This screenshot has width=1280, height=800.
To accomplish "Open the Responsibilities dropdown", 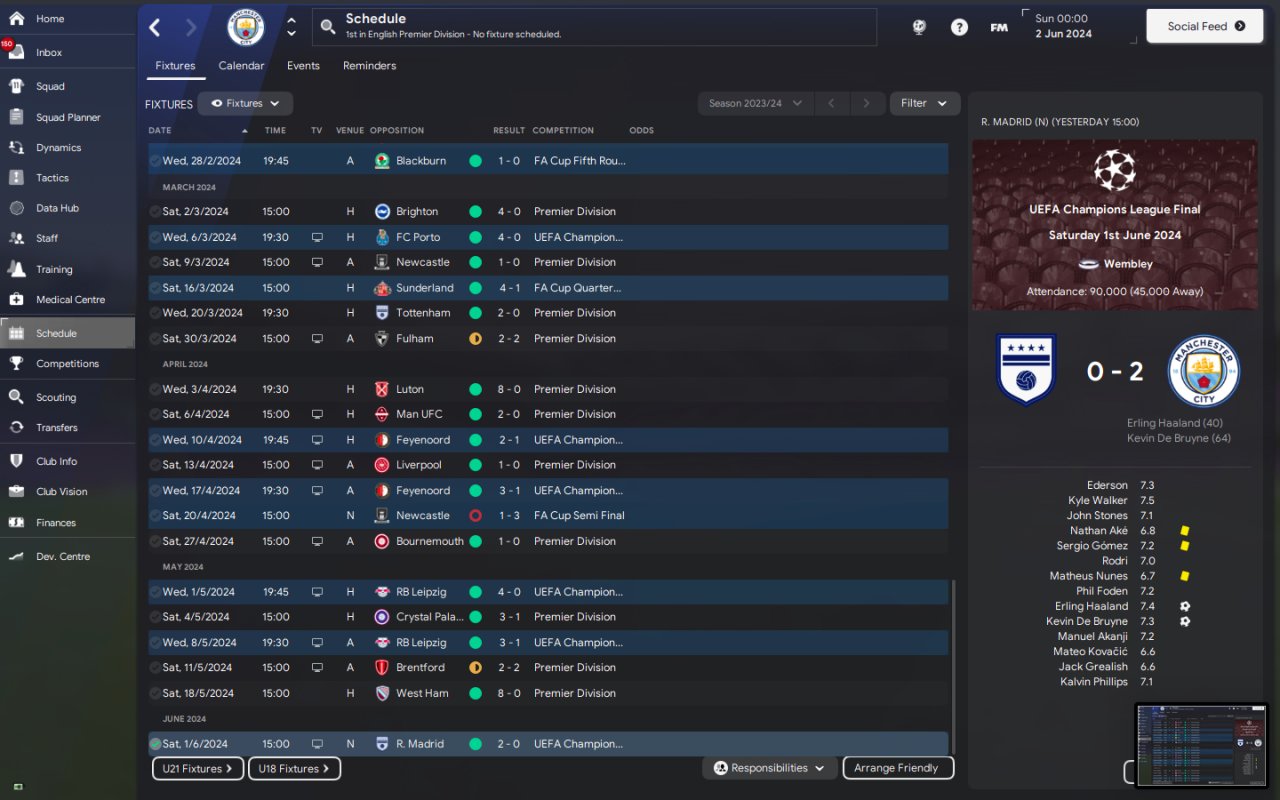I will point(769,768).
